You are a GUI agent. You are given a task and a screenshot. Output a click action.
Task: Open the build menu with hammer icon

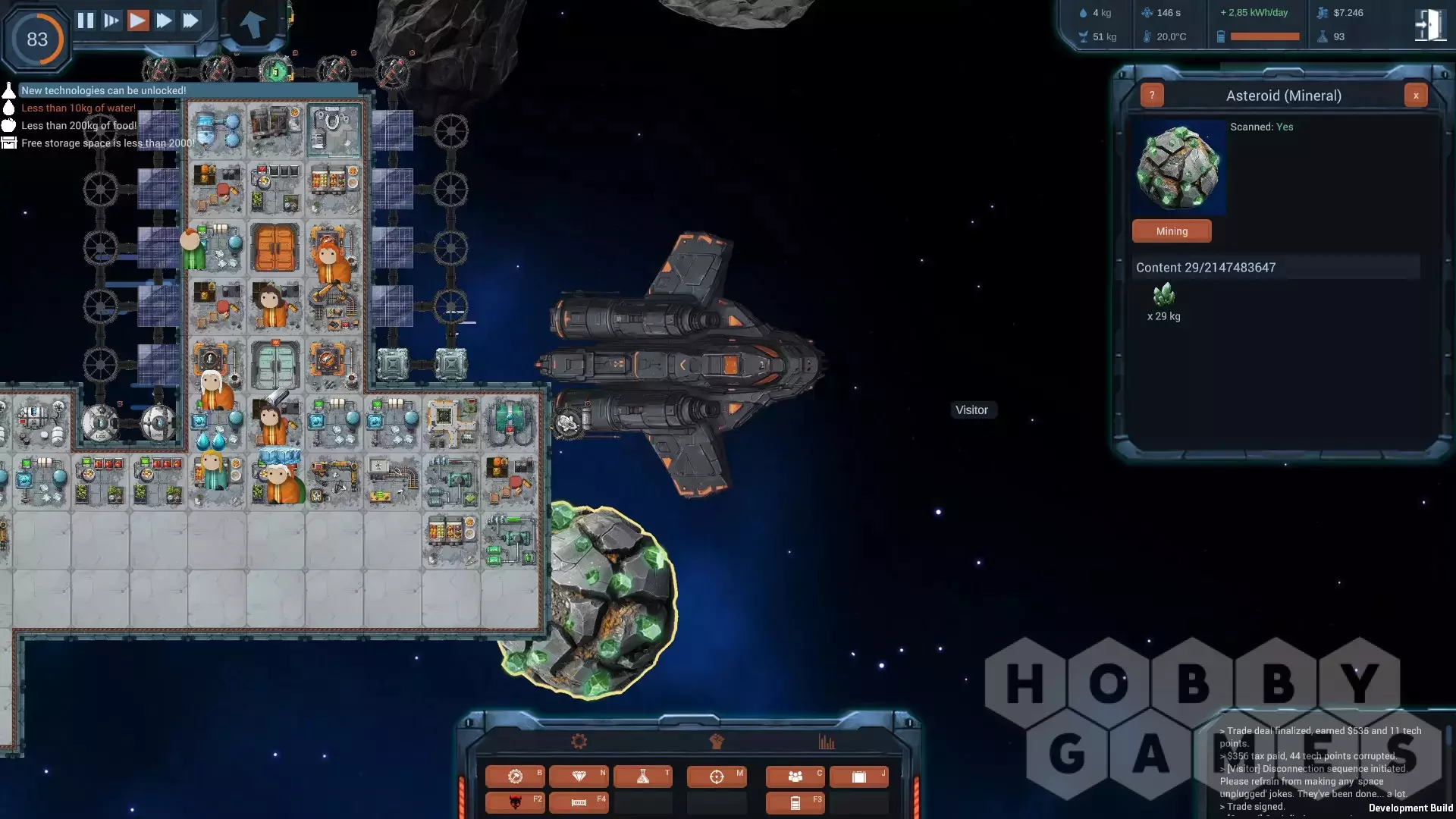click(x=515, y=777)
